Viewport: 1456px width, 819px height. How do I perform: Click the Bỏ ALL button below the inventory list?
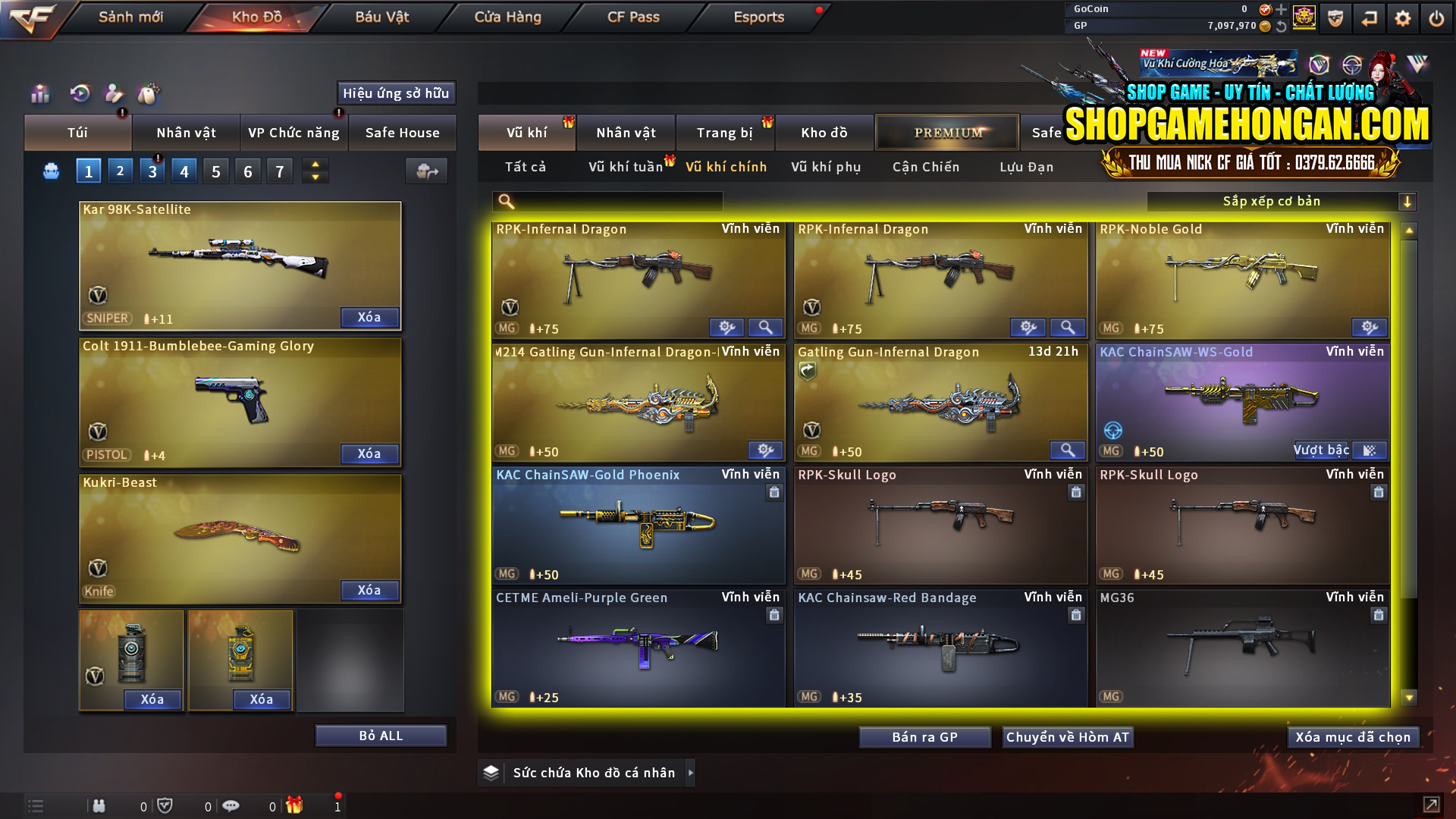(381, 735)
